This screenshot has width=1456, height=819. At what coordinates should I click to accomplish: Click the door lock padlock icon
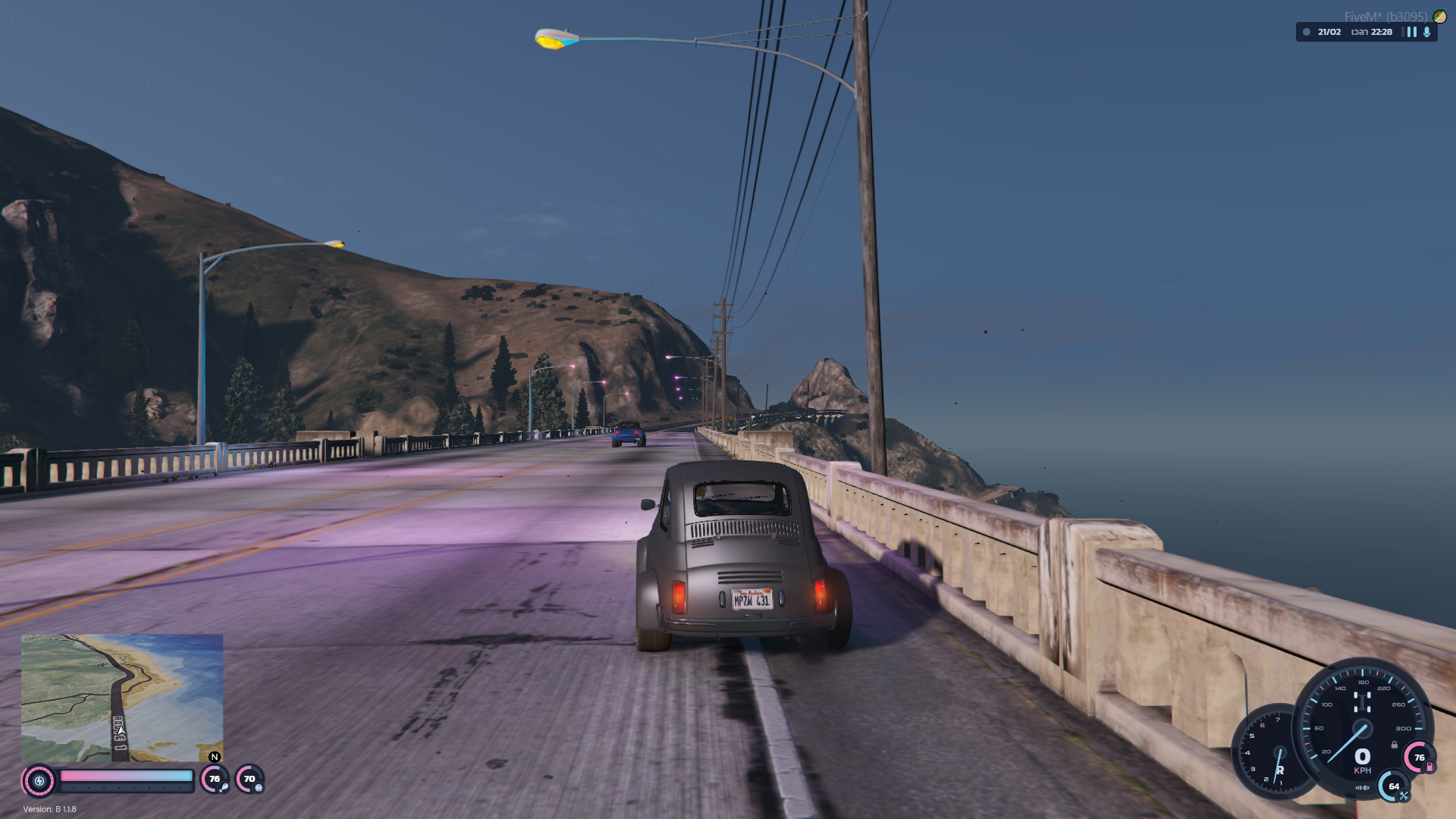1394,745
